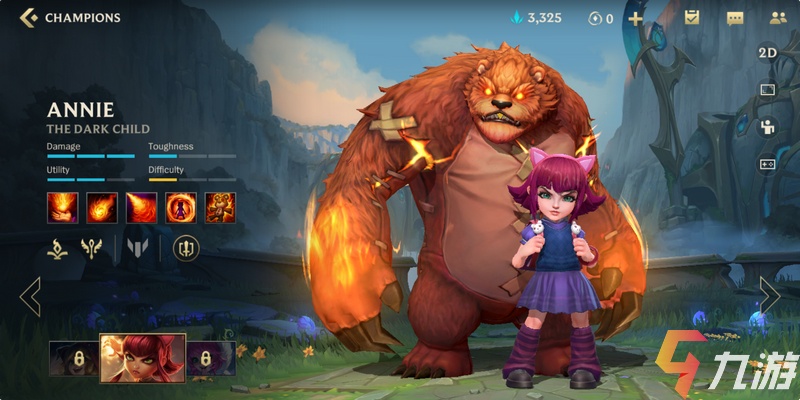Go to the next champion with right arrow
Viewport: 800px width, 400px height.
(x=769, y=296)
